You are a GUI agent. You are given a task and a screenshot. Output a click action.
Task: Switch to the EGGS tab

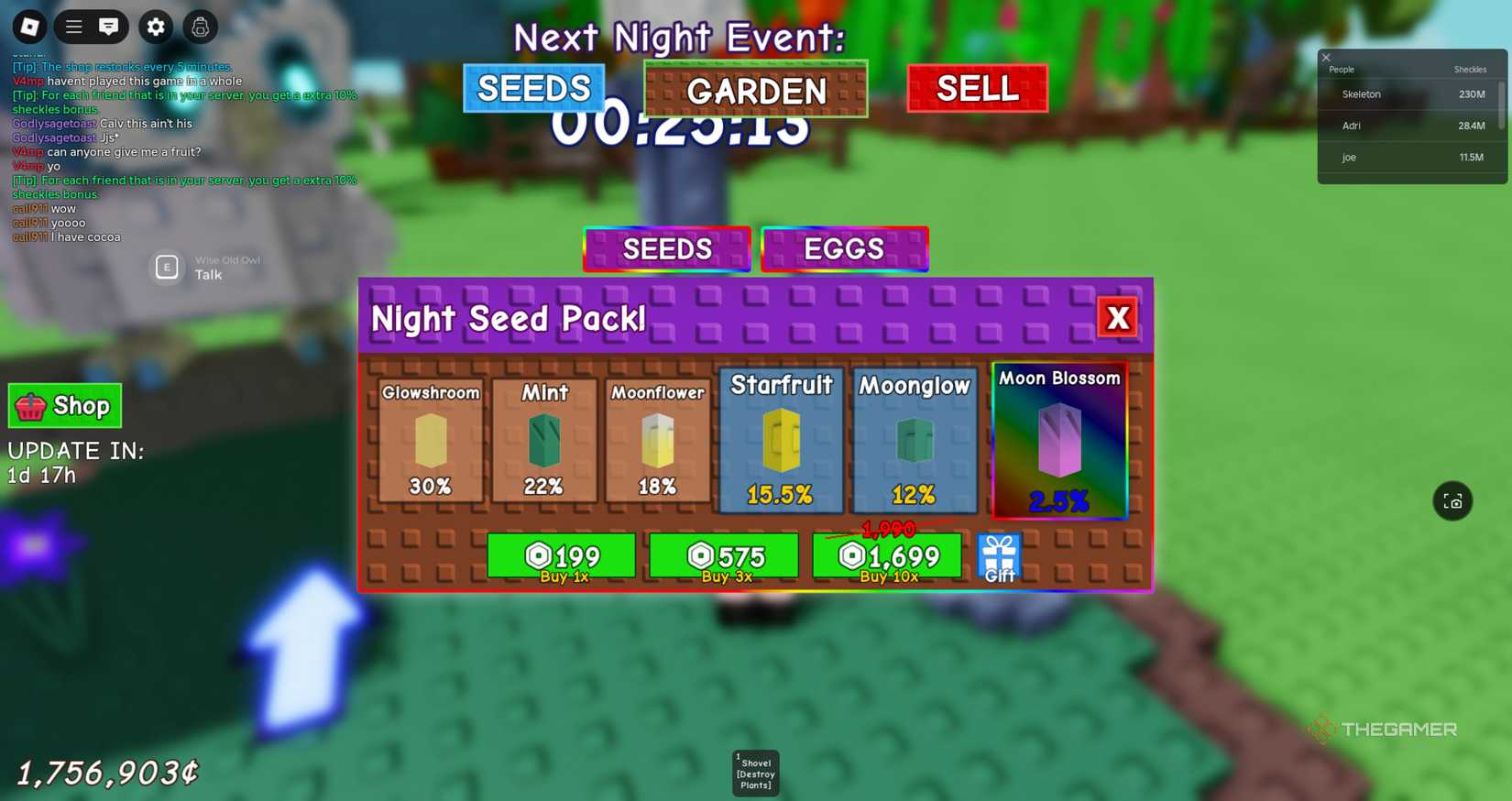[843, 248]
